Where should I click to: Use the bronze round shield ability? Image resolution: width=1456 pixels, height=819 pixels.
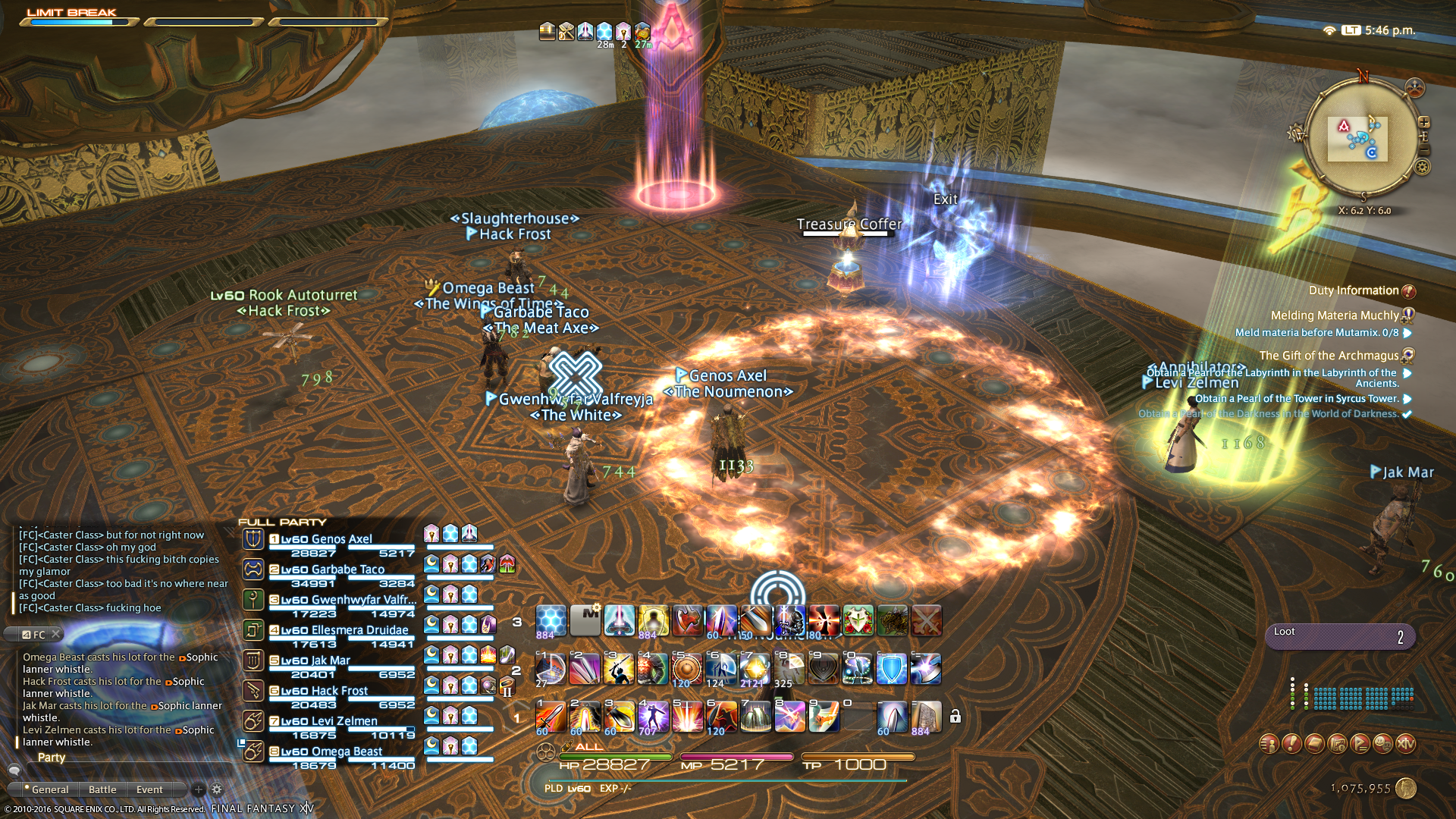pos(687,669)
